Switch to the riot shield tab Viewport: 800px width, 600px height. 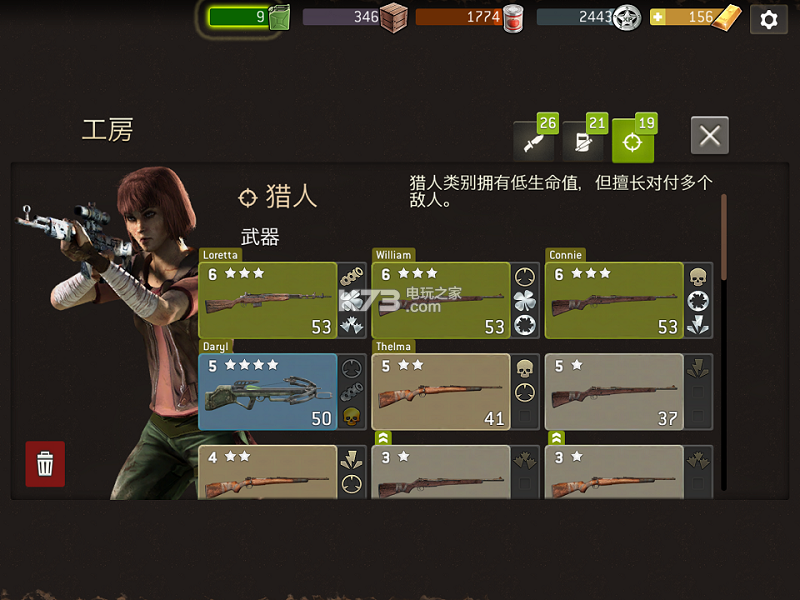coord(582,142)
